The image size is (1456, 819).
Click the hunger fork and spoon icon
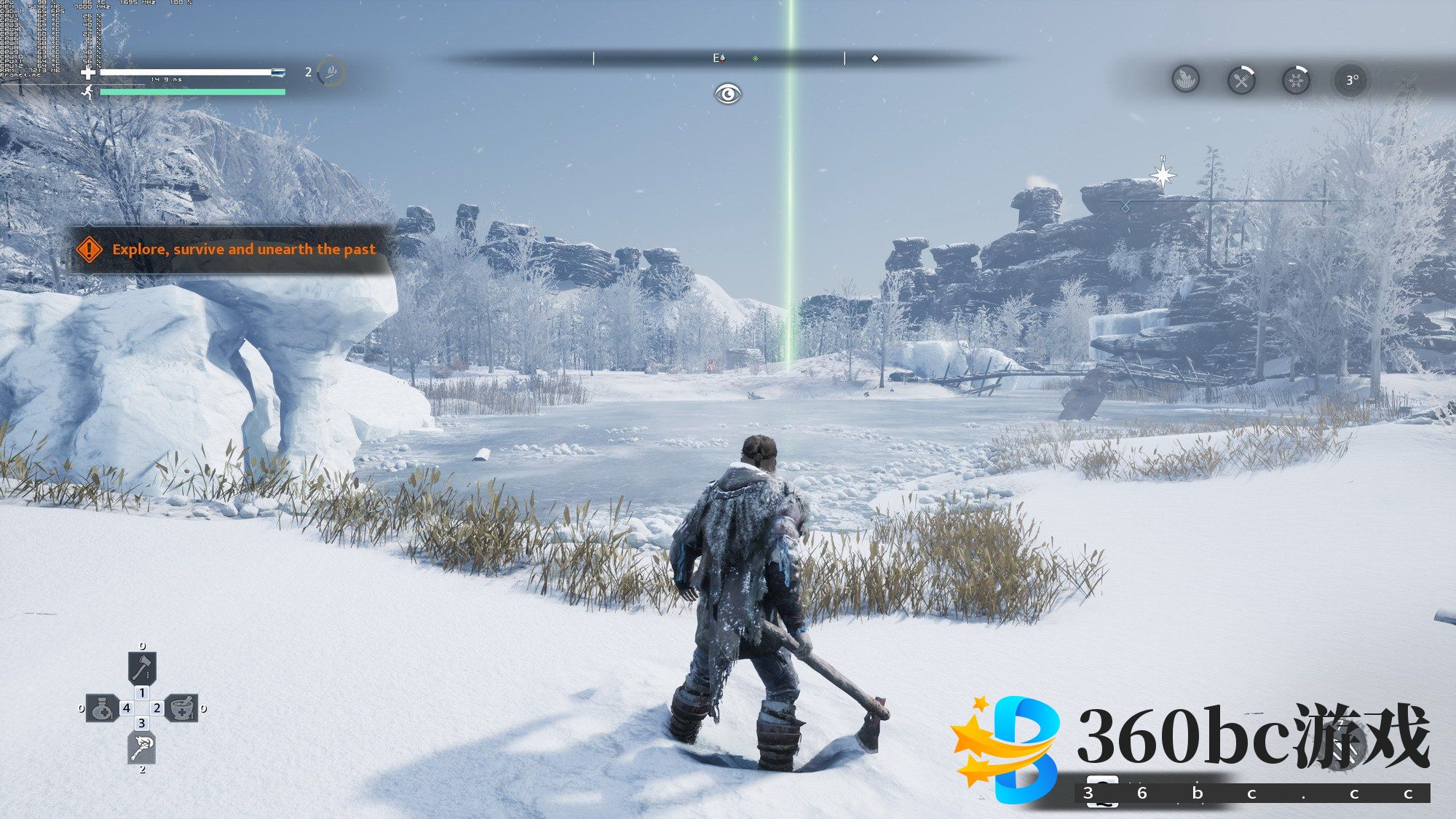tap(1241, 80)
